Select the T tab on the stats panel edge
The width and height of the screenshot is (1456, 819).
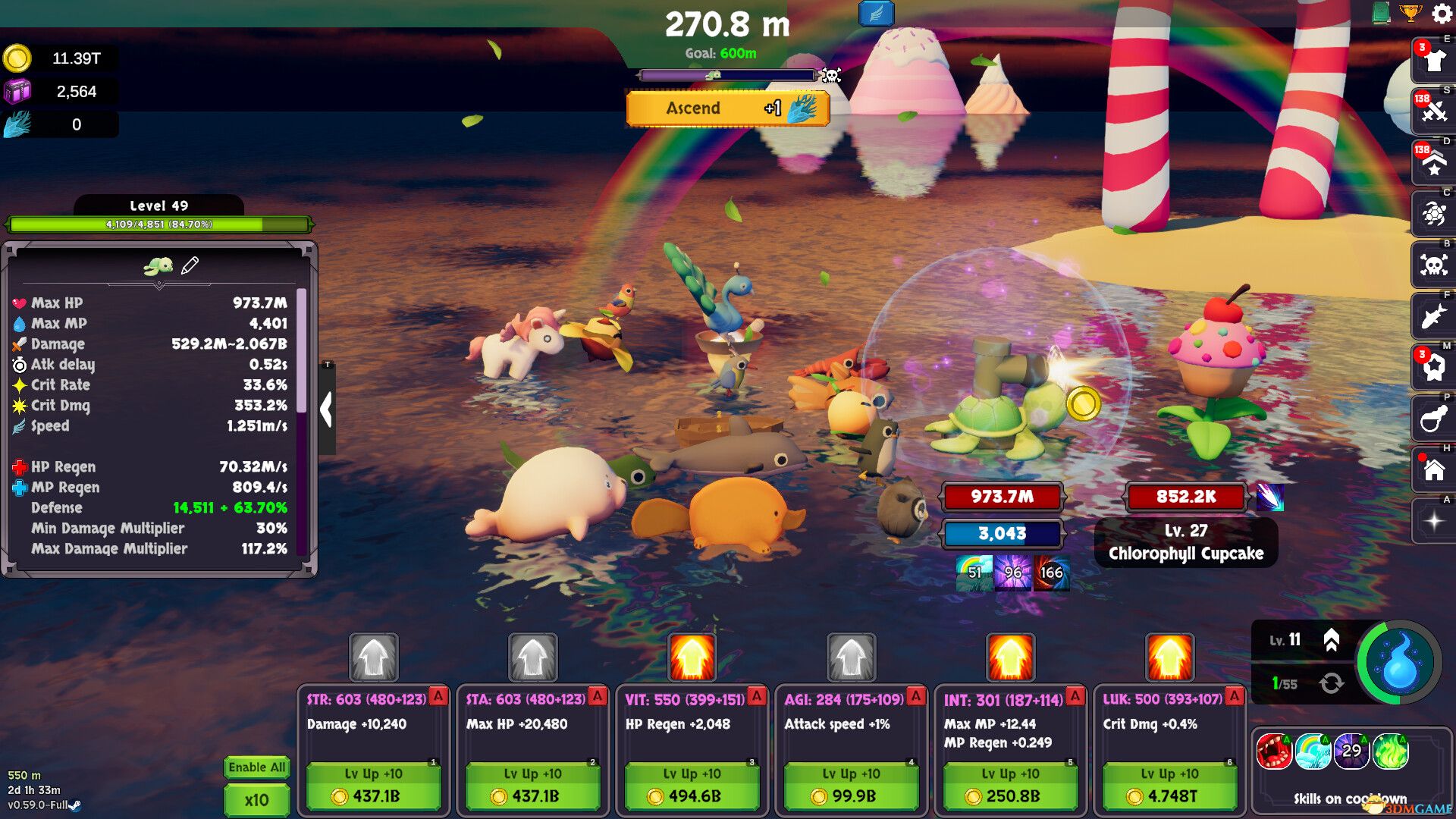click(x=327, y=363)
